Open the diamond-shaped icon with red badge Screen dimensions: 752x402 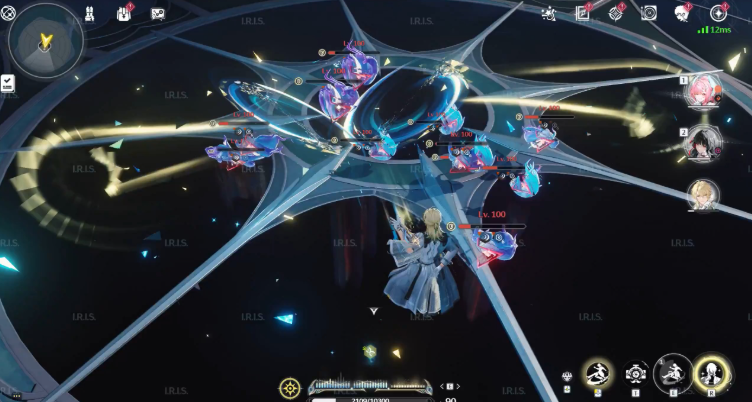pos(616,13)
